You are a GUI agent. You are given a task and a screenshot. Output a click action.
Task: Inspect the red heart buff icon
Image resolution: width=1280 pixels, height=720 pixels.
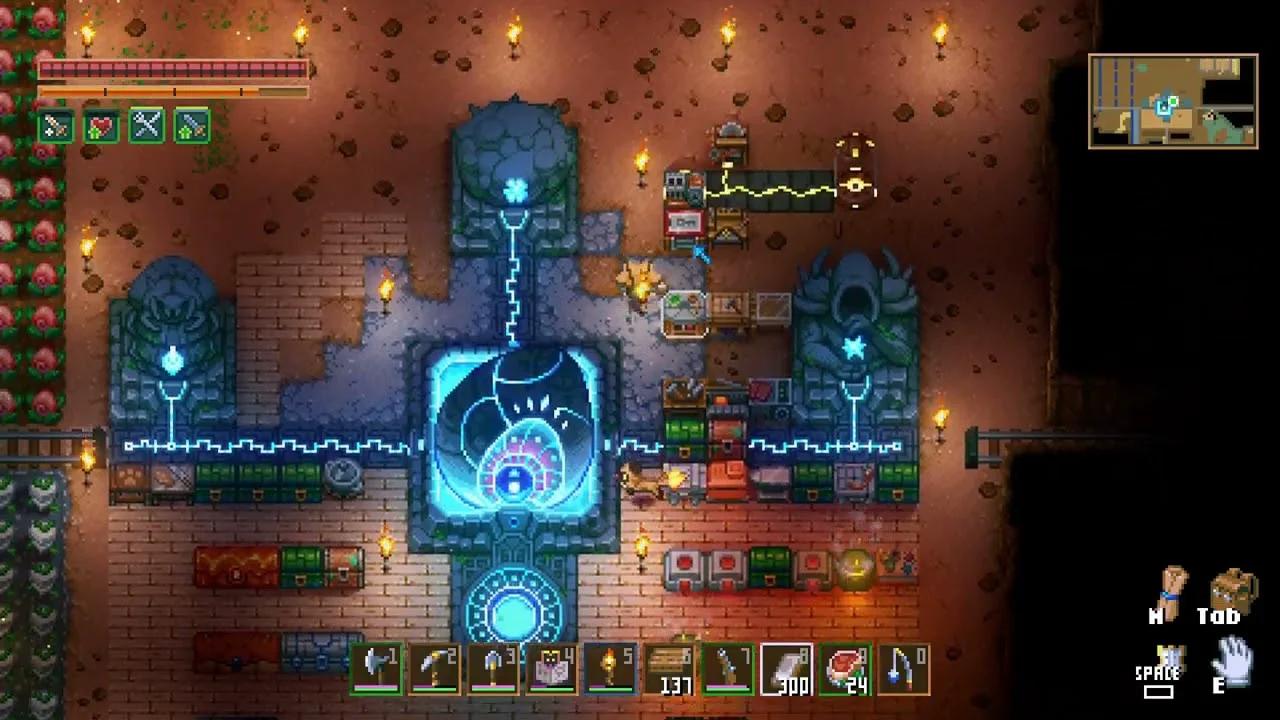(101, 126)
